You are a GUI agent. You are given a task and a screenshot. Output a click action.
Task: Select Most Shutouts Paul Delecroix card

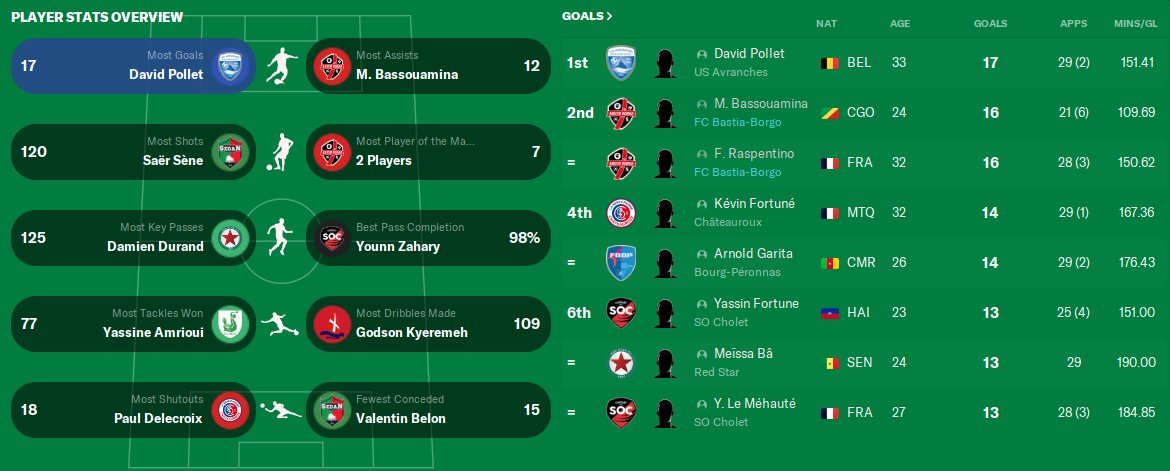133,410
